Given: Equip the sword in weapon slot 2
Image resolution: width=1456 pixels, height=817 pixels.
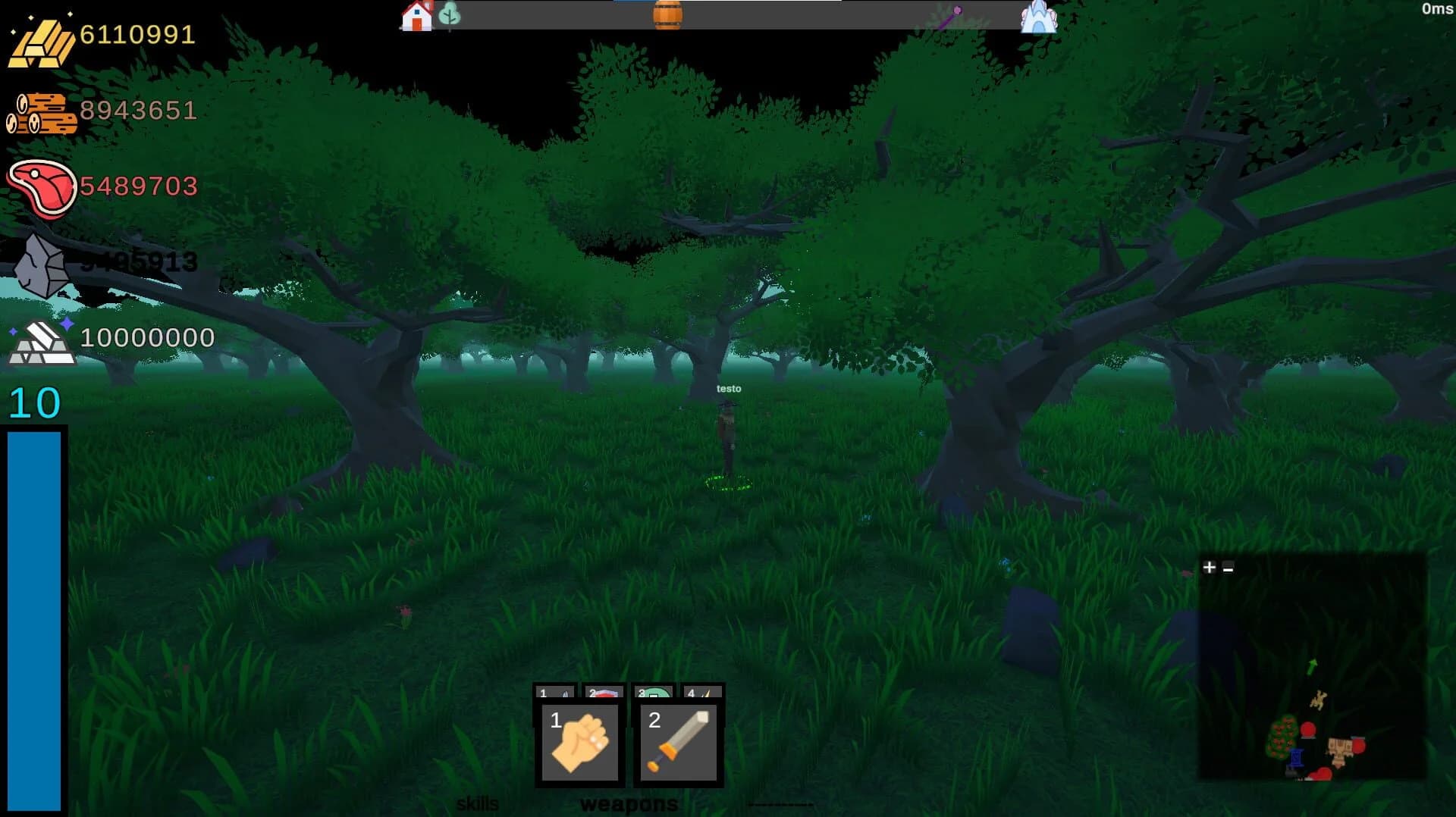Looking at the screenshot, I should coord(679,743).
